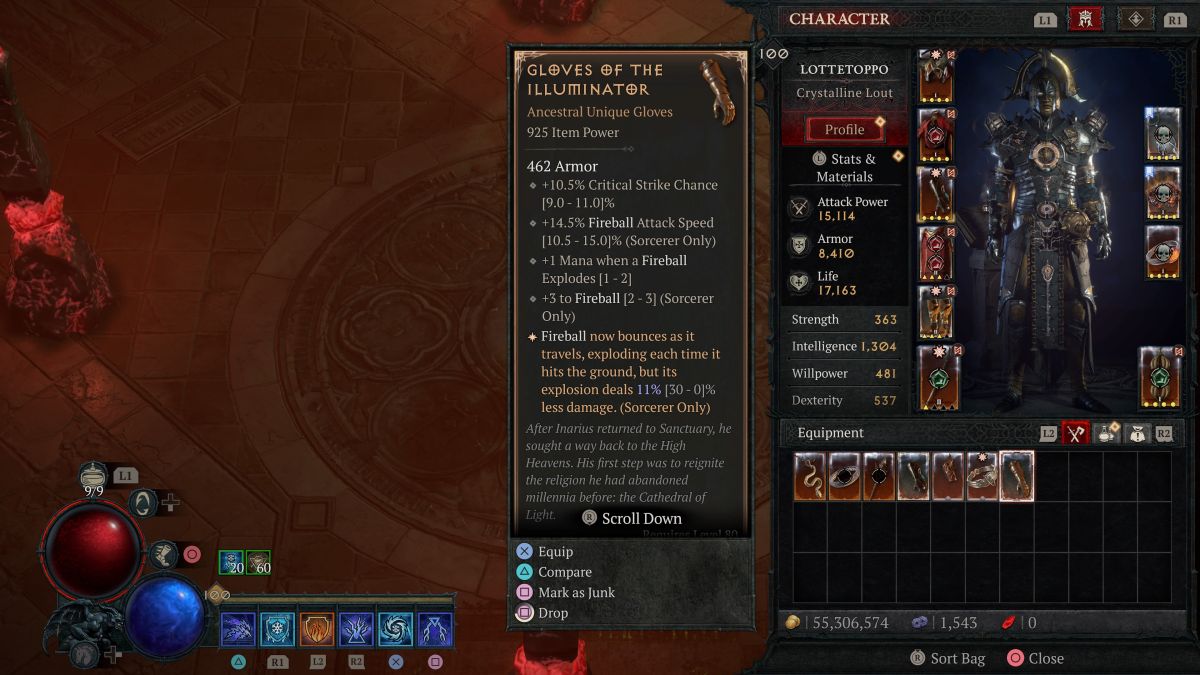Compare the selected gloves

tap(564, 572)
